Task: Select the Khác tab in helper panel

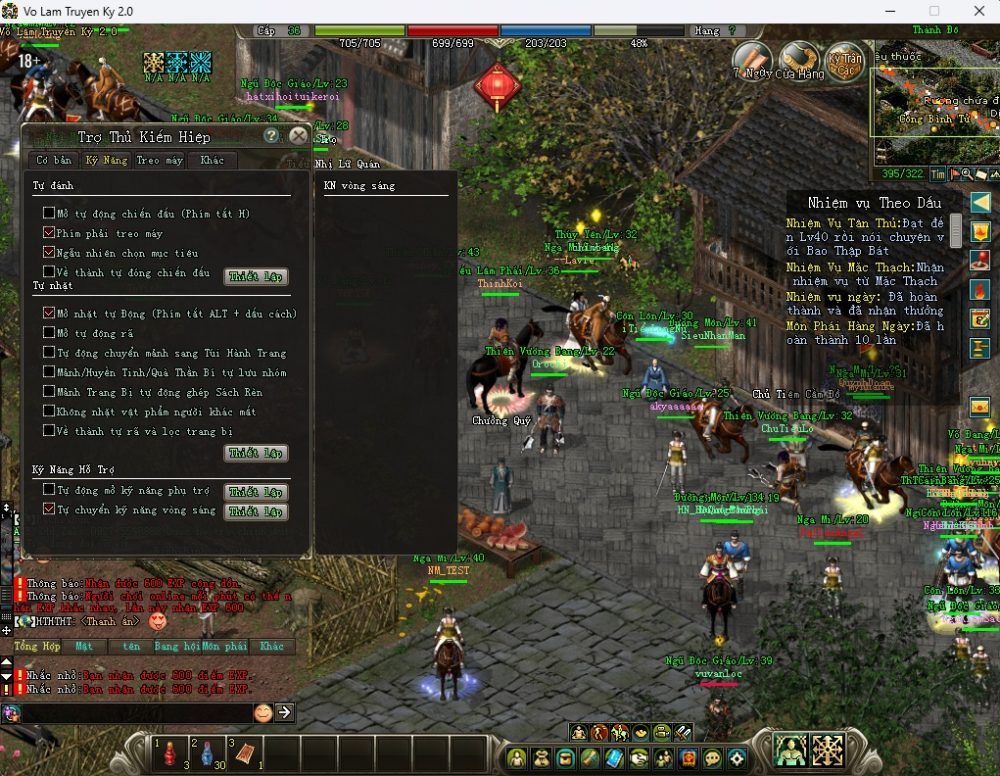Action: [x=212, y=160]
